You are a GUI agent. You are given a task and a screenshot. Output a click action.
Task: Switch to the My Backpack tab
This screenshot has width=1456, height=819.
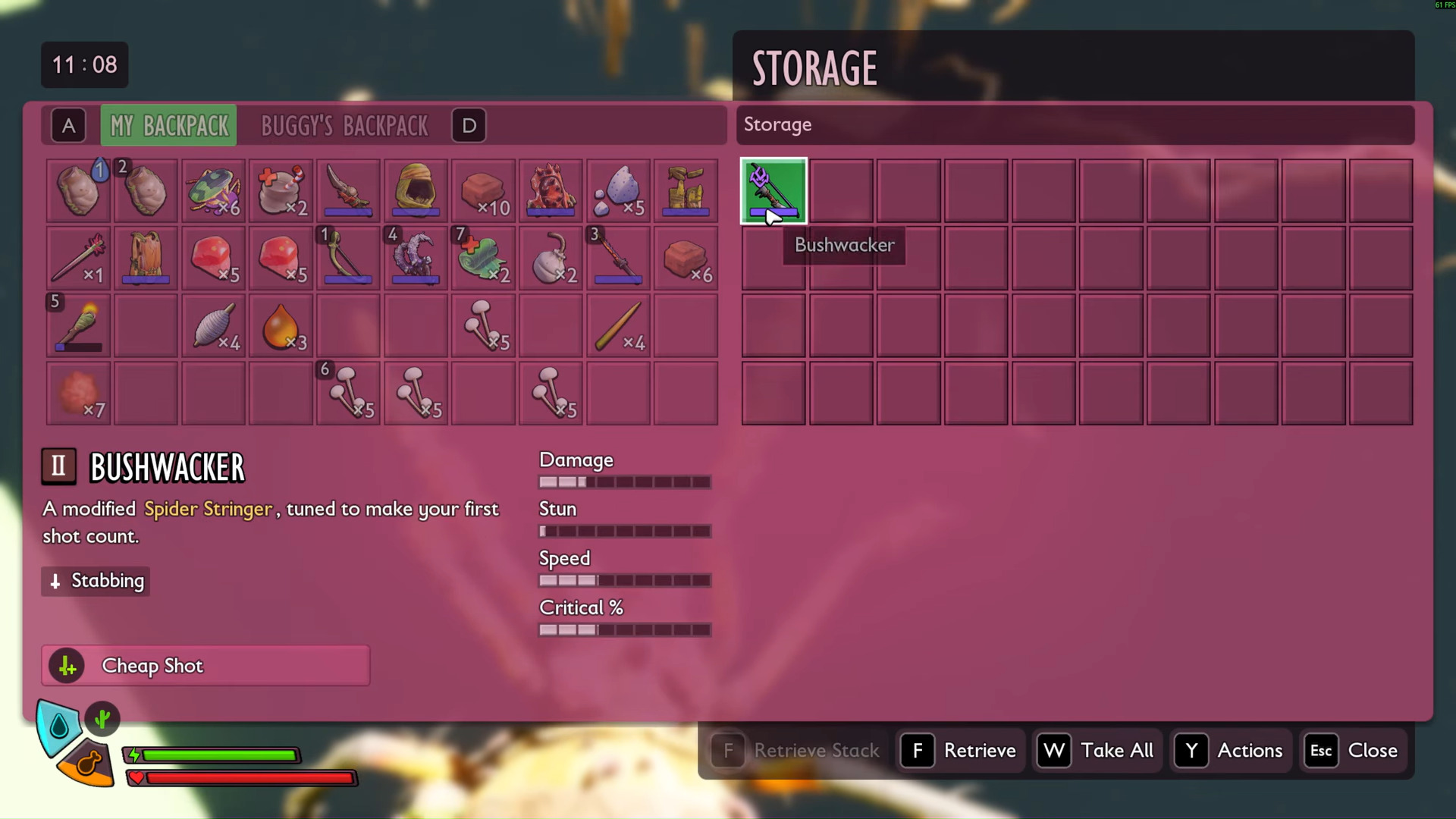click(x=168, y=125)
